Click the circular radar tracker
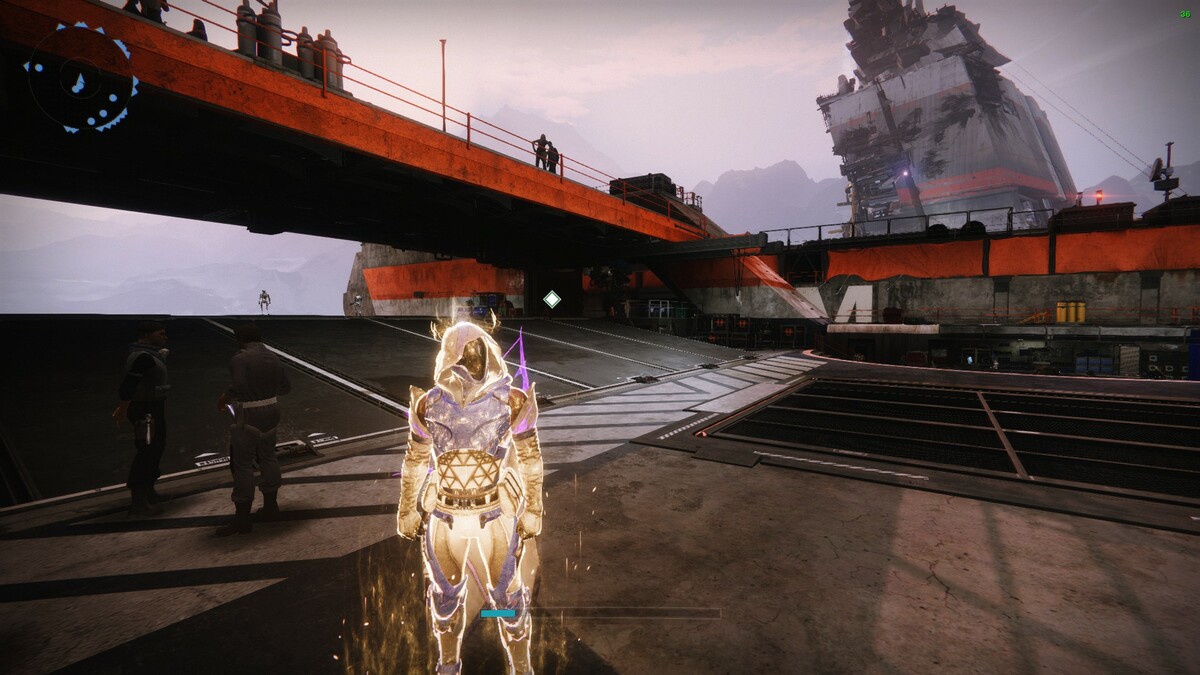The image size is (1200, 675). [x=81, y=80]
